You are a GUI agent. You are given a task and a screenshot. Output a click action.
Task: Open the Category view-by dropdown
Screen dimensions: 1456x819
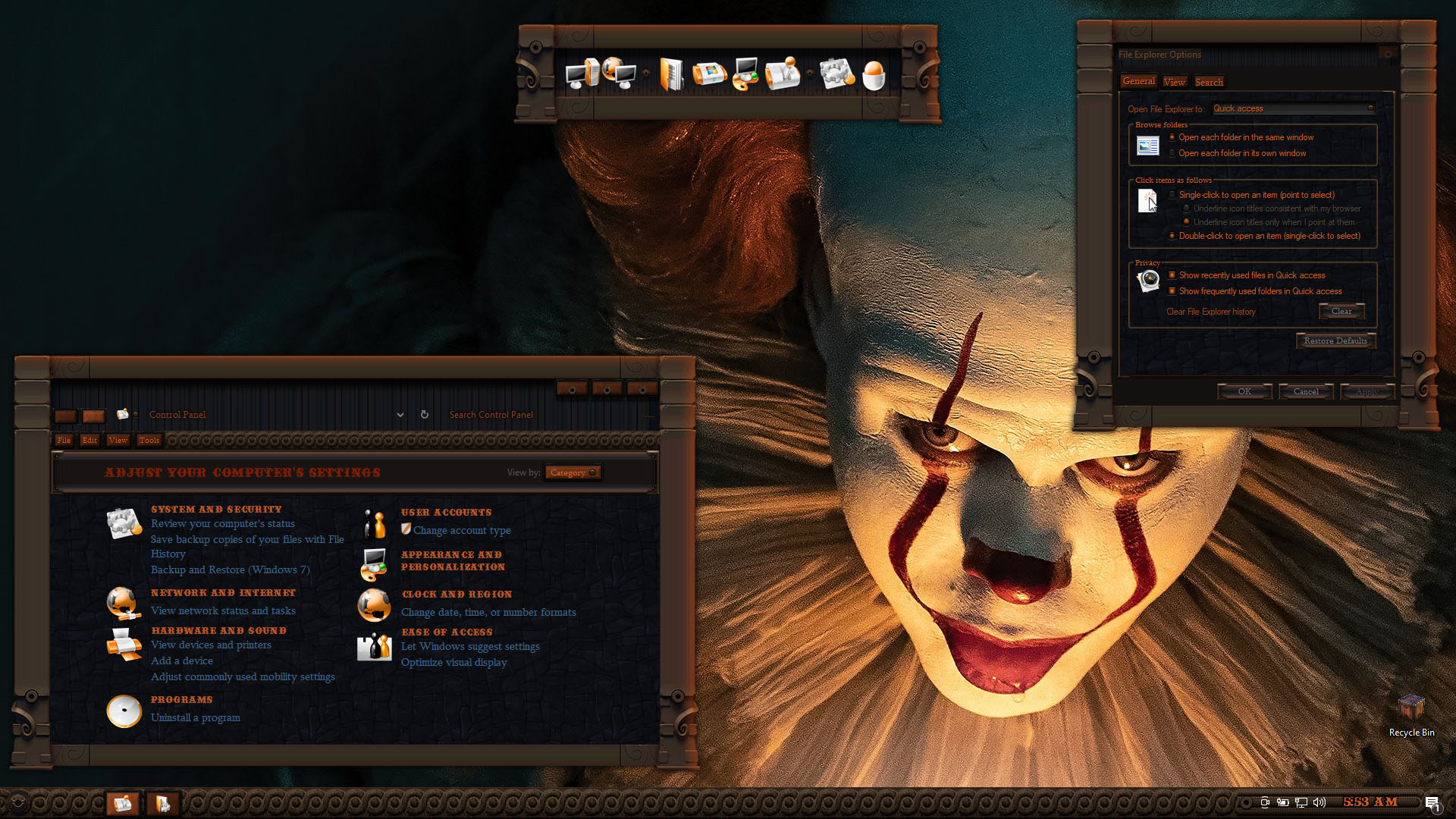pos(573,472)
